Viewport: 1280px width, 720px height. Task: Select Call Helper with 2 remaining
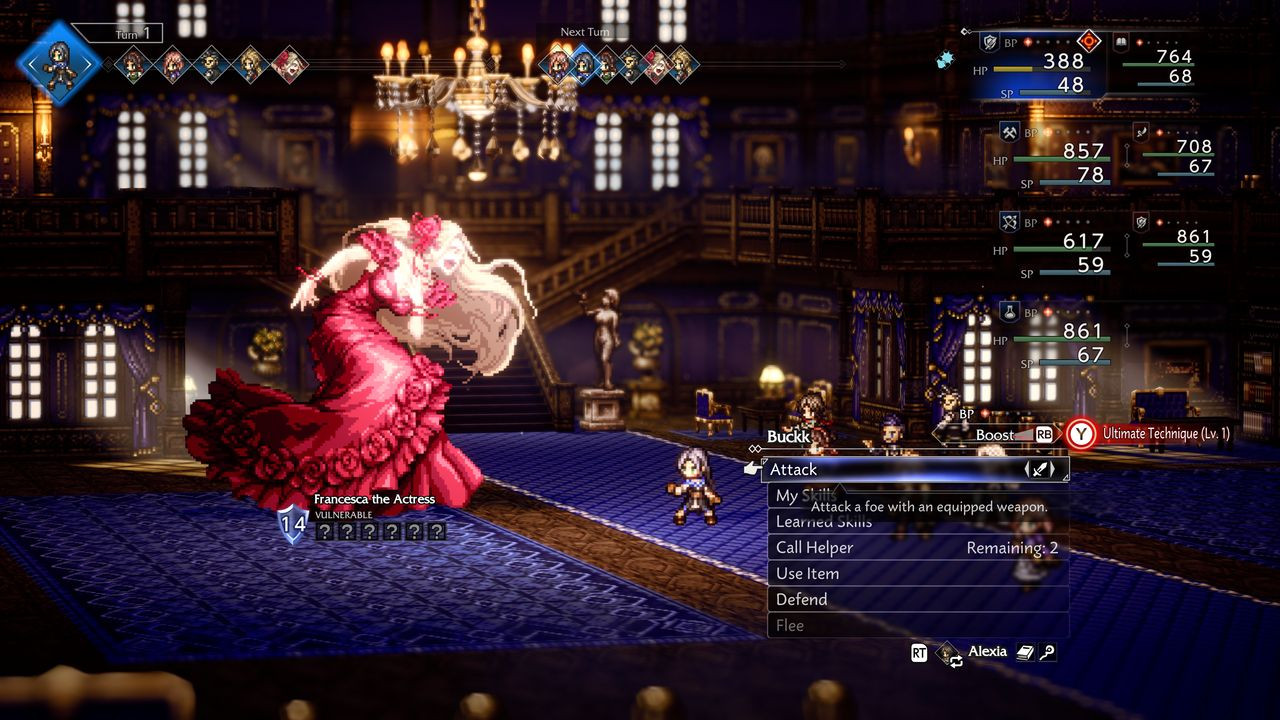pyautogui.click(x=915, y=547)
